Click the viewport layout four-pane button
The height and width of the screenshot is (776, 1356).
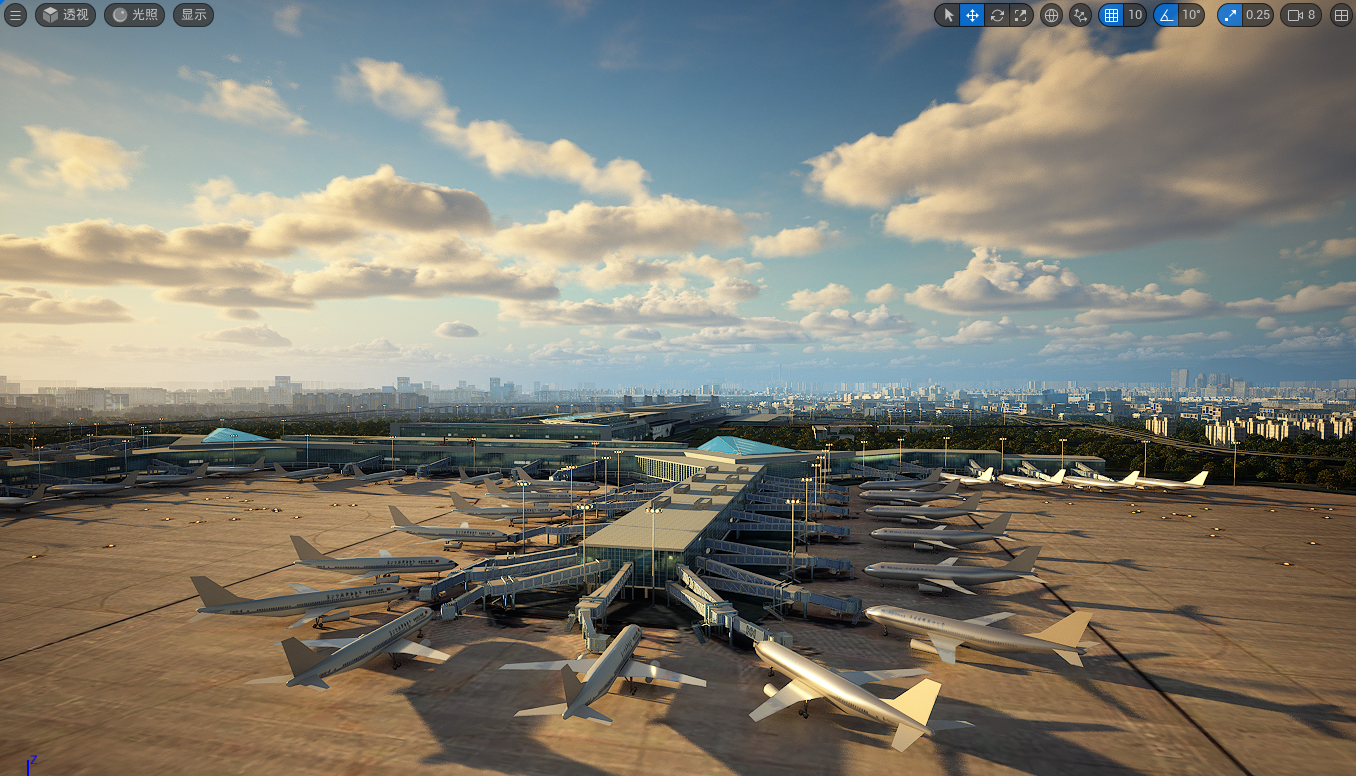1341,15
